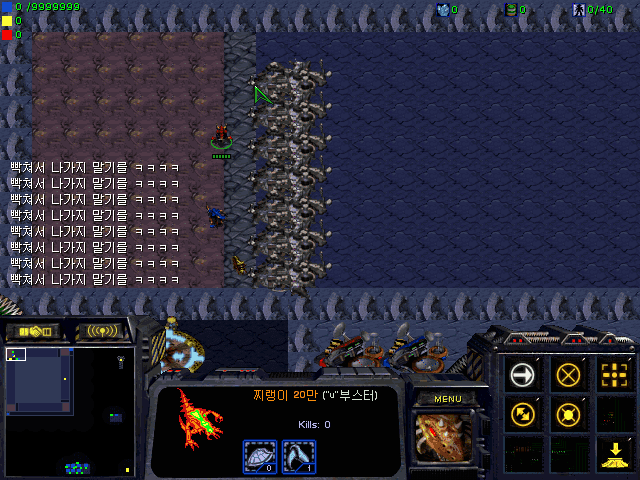
Task: Activate the Hold Position command
Action: (568, 412)
